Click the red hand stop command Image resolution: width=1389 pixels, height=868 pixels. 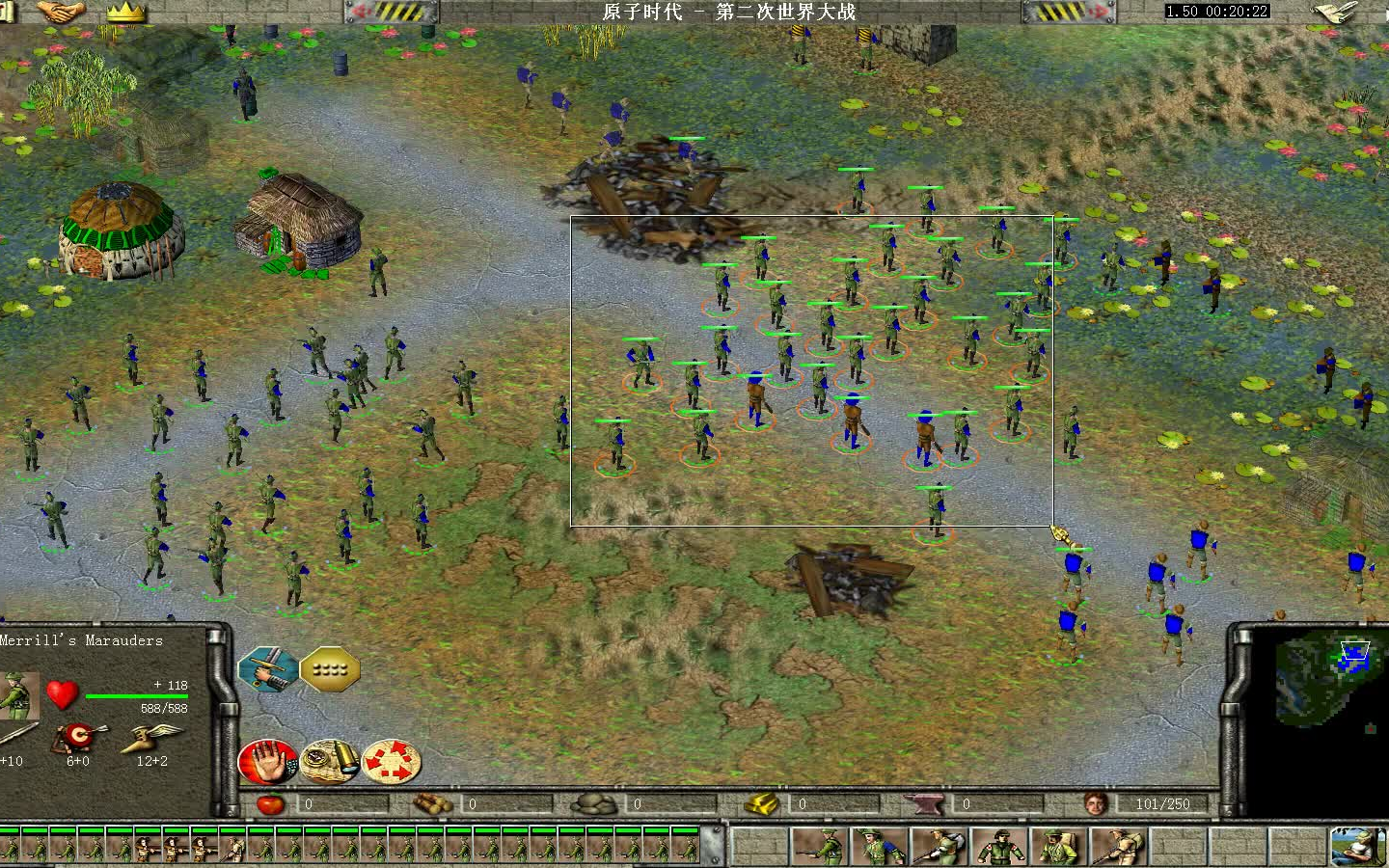coord(267,761)
